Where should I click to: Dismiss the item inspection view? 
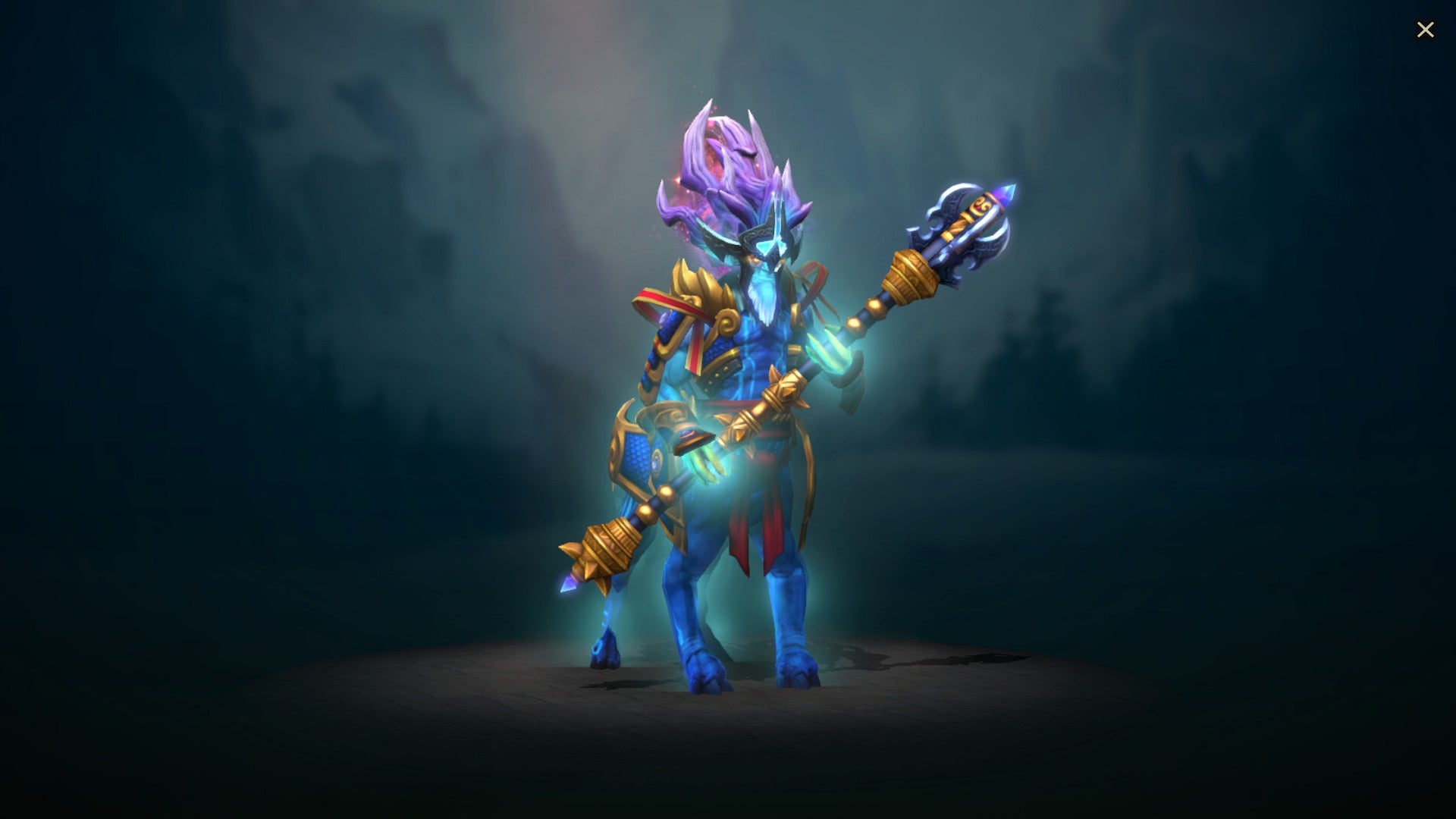pyautogui.click(x=1426, y=29)
